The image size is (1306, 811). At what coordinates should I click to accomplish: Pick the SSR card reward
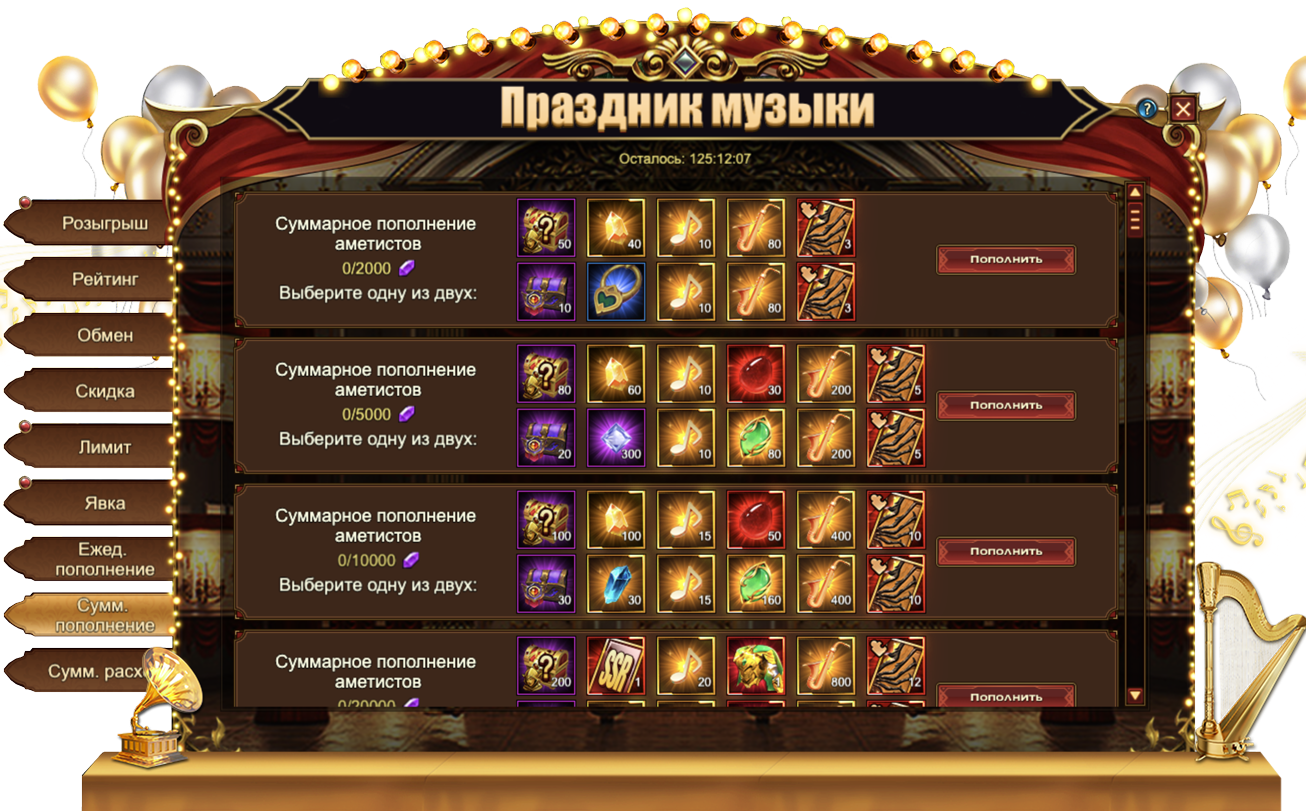point(615,666)
